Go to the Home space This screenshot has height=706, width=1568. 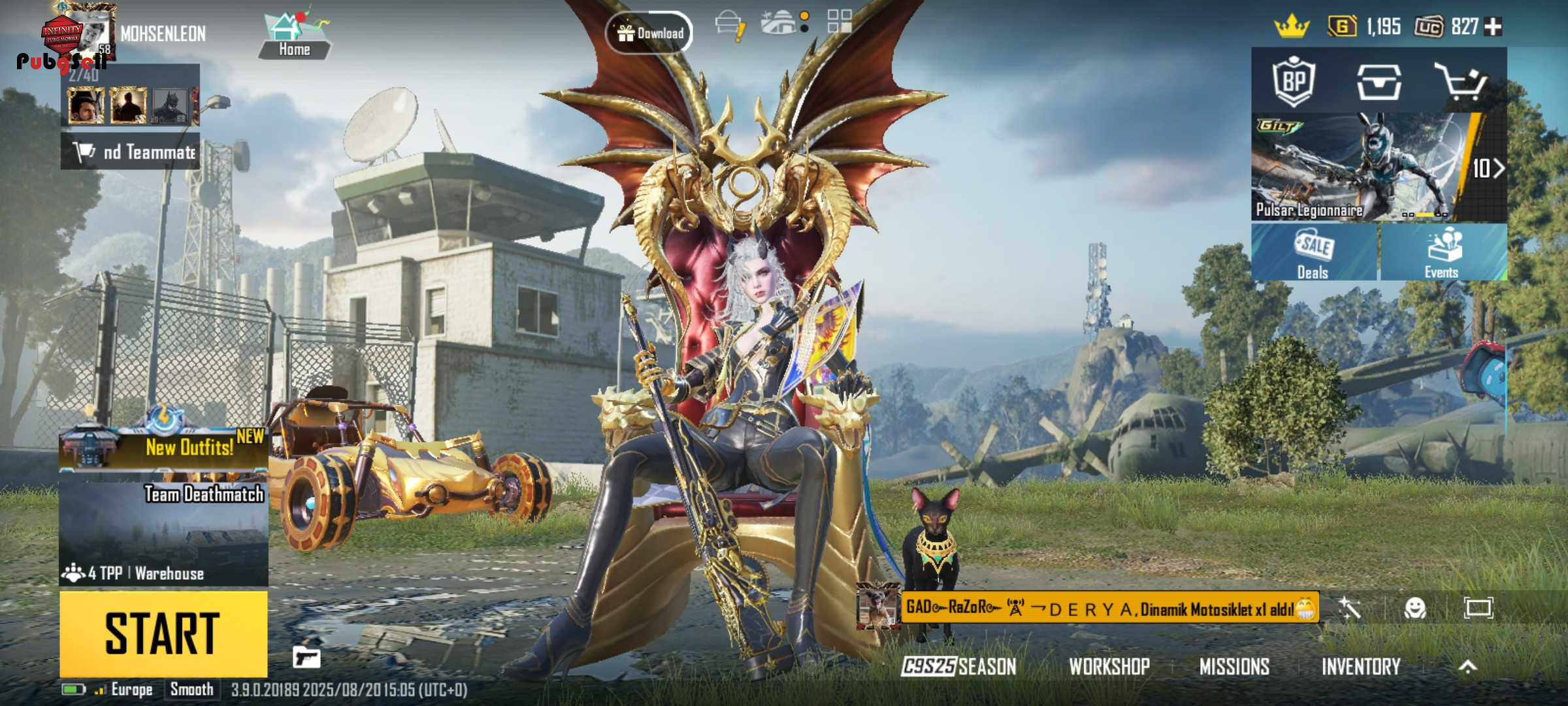pos(294,35)
